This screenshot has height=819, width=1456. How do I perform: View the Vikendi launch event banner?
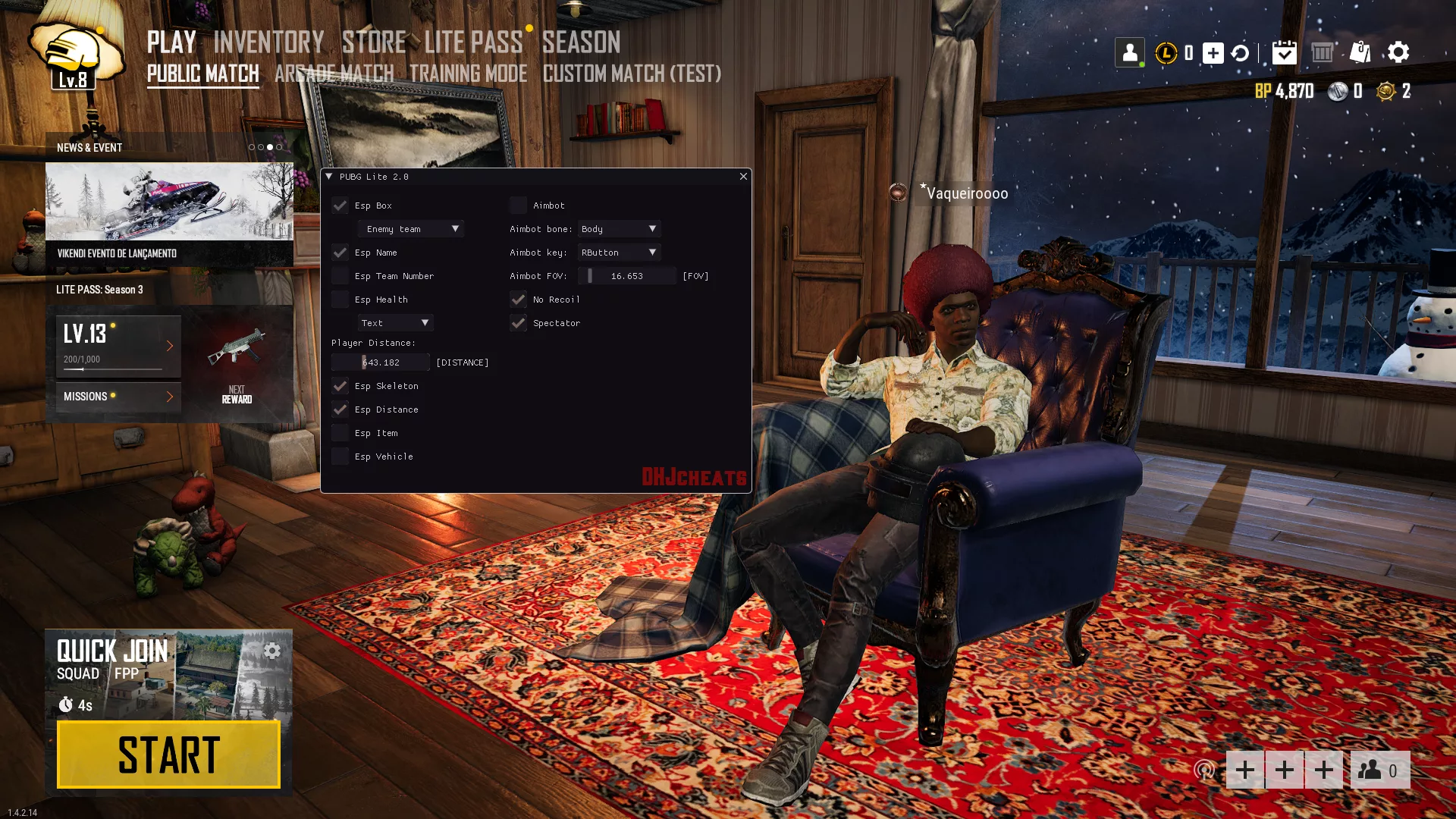click(169, 214)
